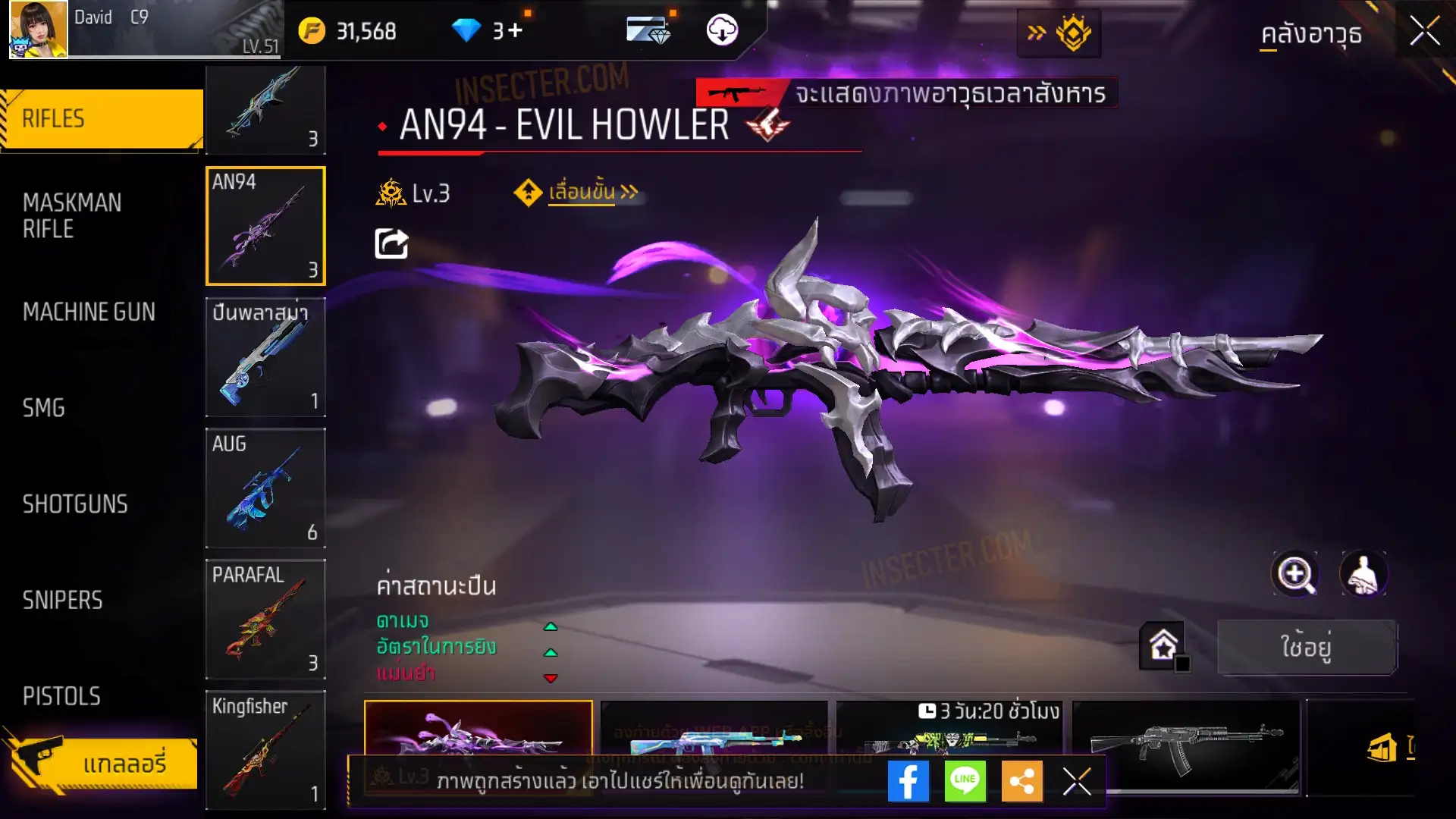The image size is (1456, 819).
Task: Choose the PISTOLS category
Action: (x=61, y=696)
